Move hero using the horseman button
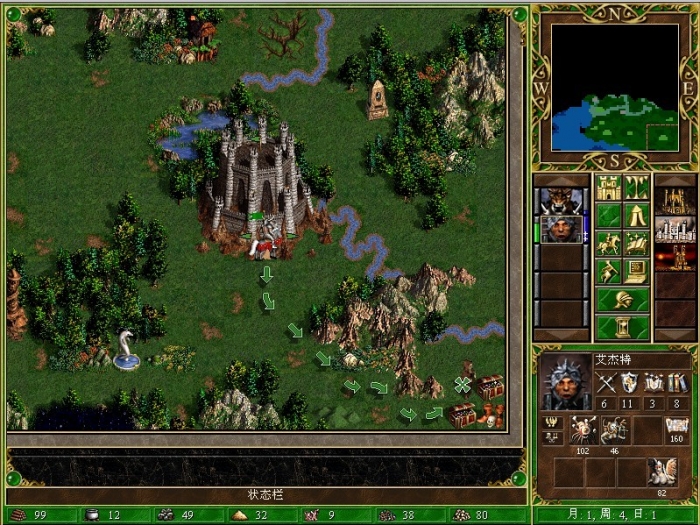The width and height of the screenshot is (700, 525). point(608,243)
